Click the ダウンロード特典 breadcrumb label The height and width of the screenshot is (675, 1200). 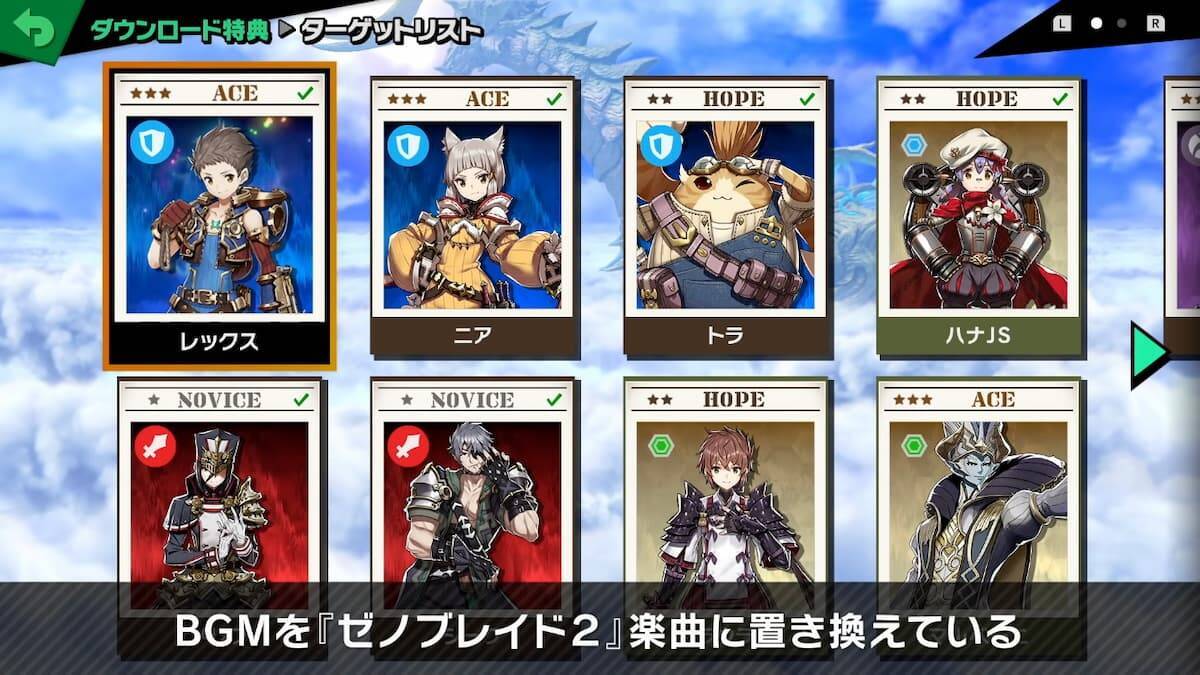[179, 30]
